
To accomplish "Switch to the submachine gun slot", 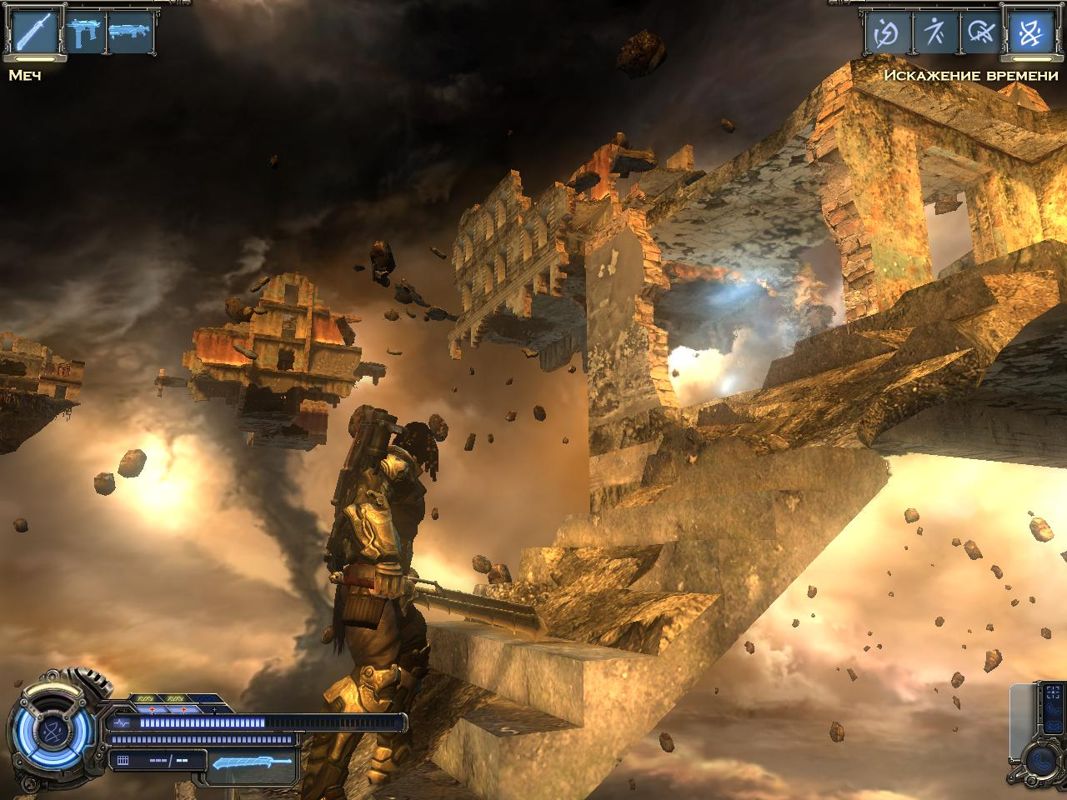I will tap(84, 32).
